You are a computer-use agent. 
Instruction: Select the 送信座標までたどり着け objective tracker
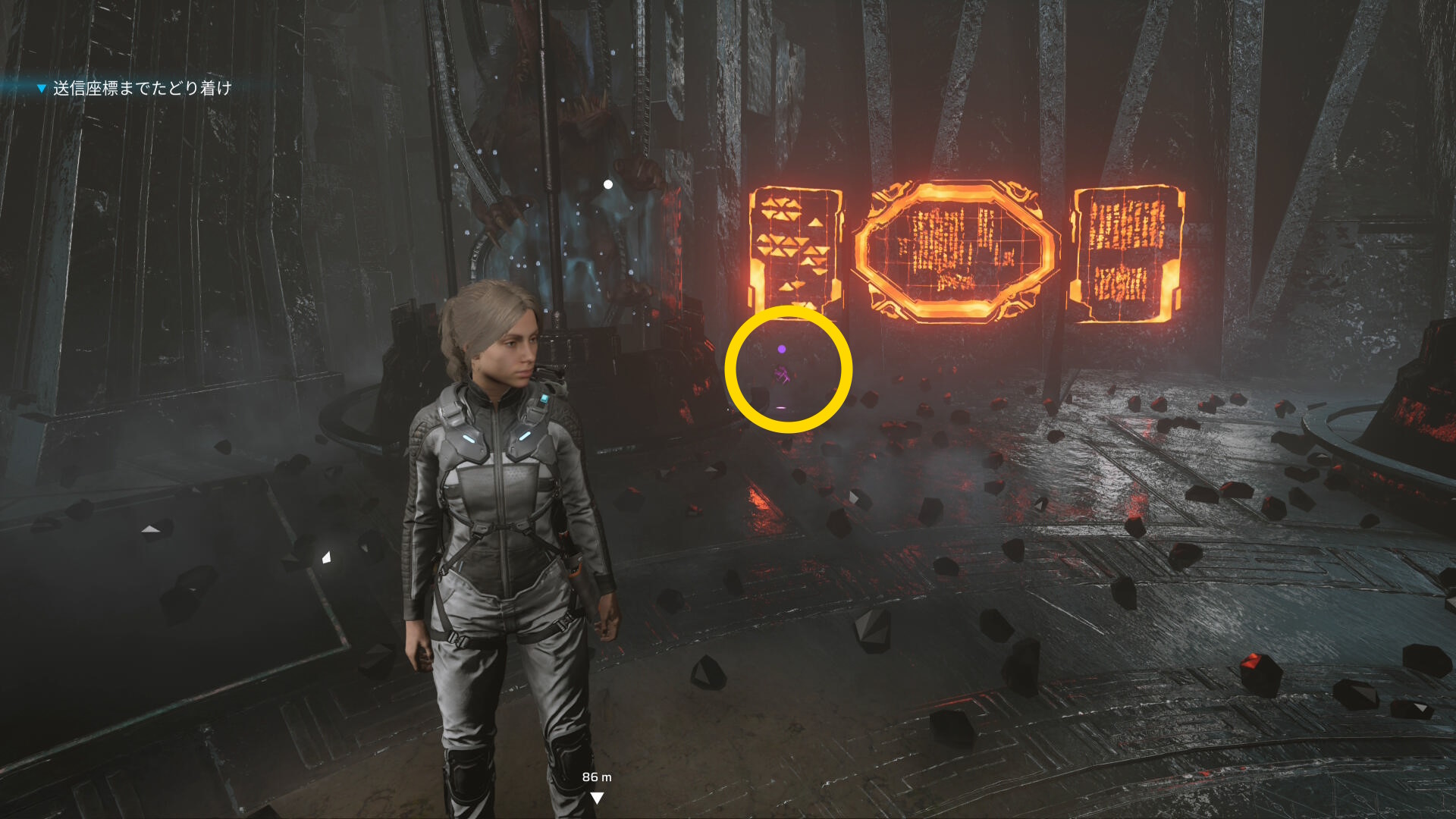click(141, 89)
